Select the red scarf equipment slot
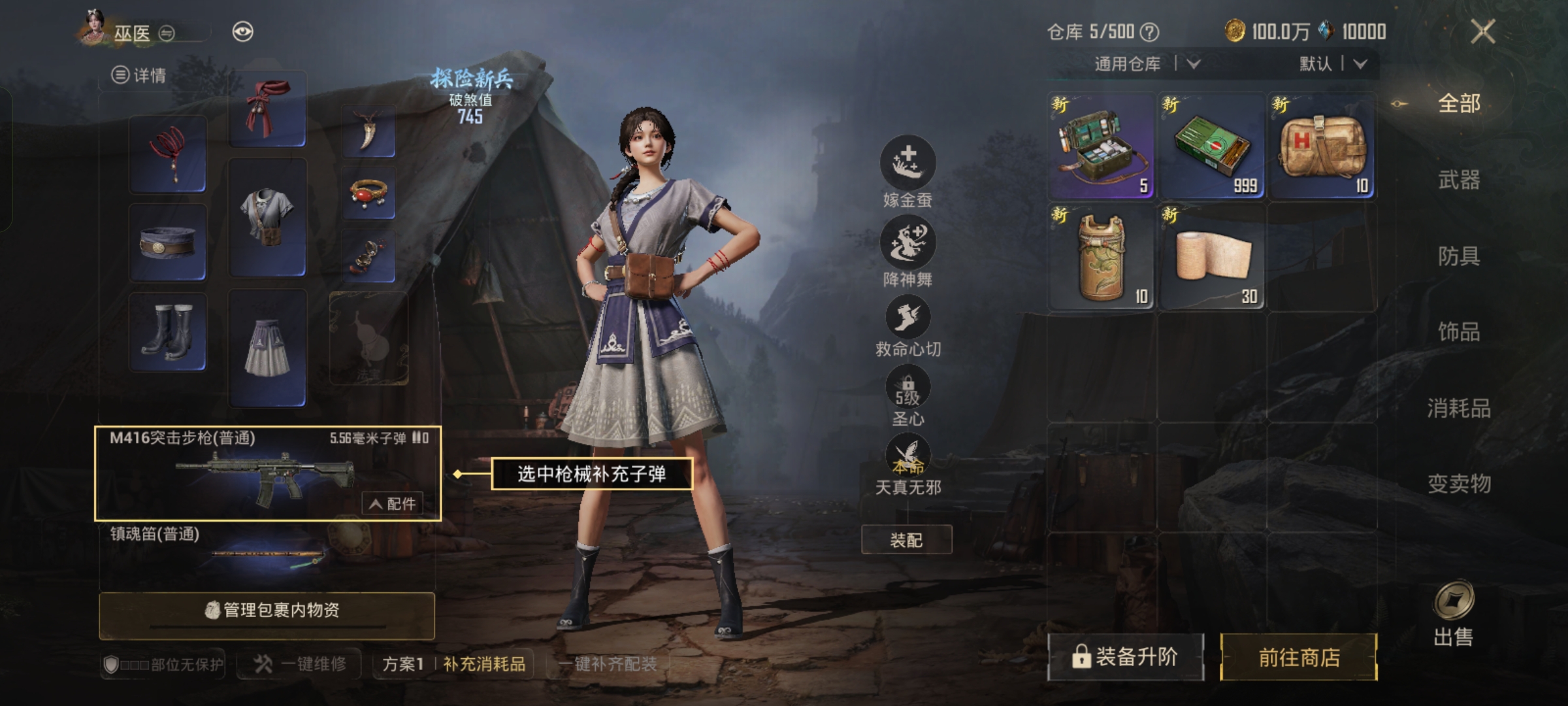This screenshot has width=1568, height=706. (267, 110)
